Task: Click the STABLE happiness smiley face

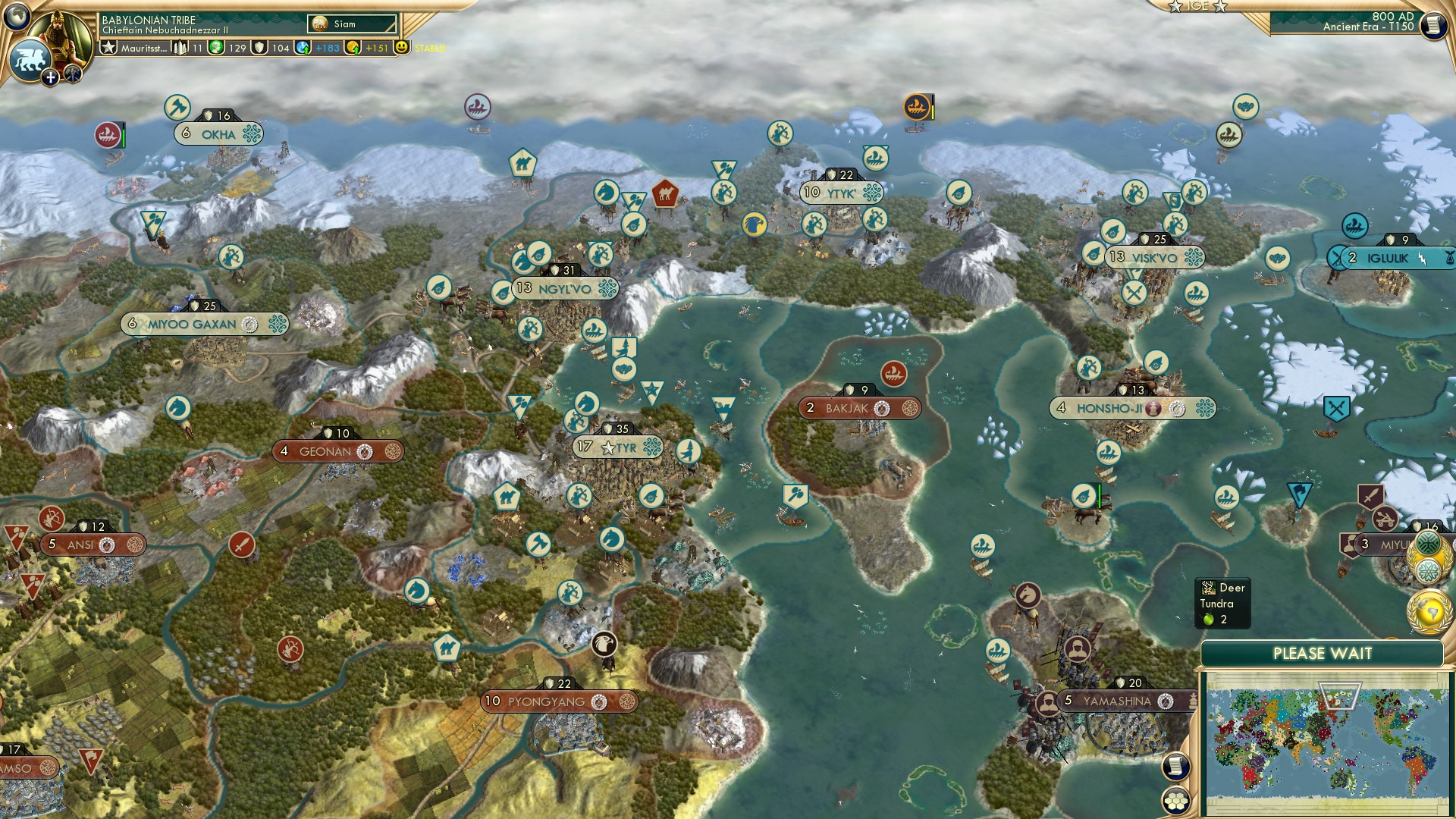Action: click(x=402, y=48)
